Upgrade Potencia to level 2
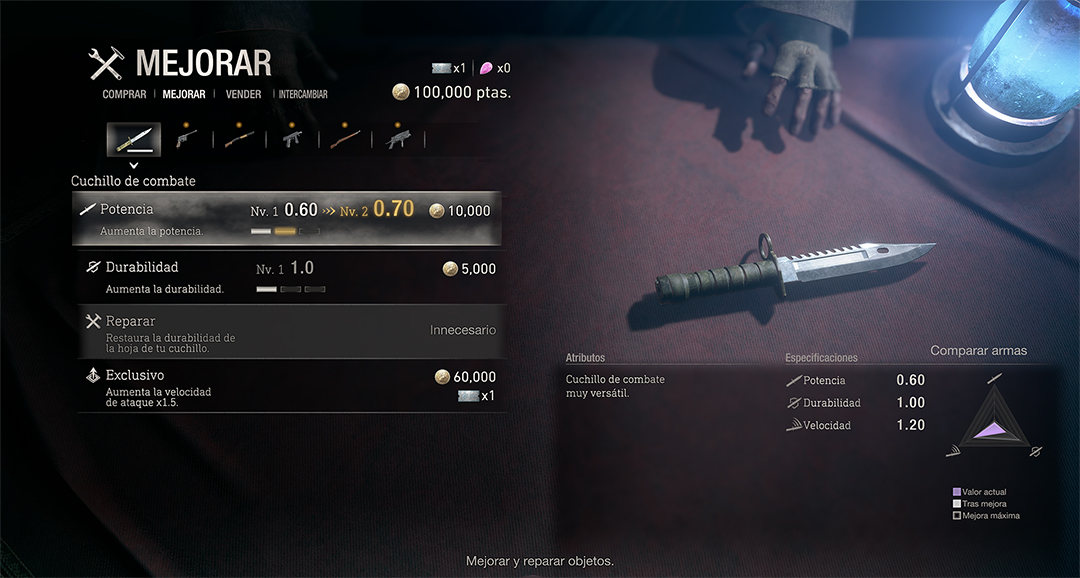This screenshot has width=1080, height=578. point(287,219)
